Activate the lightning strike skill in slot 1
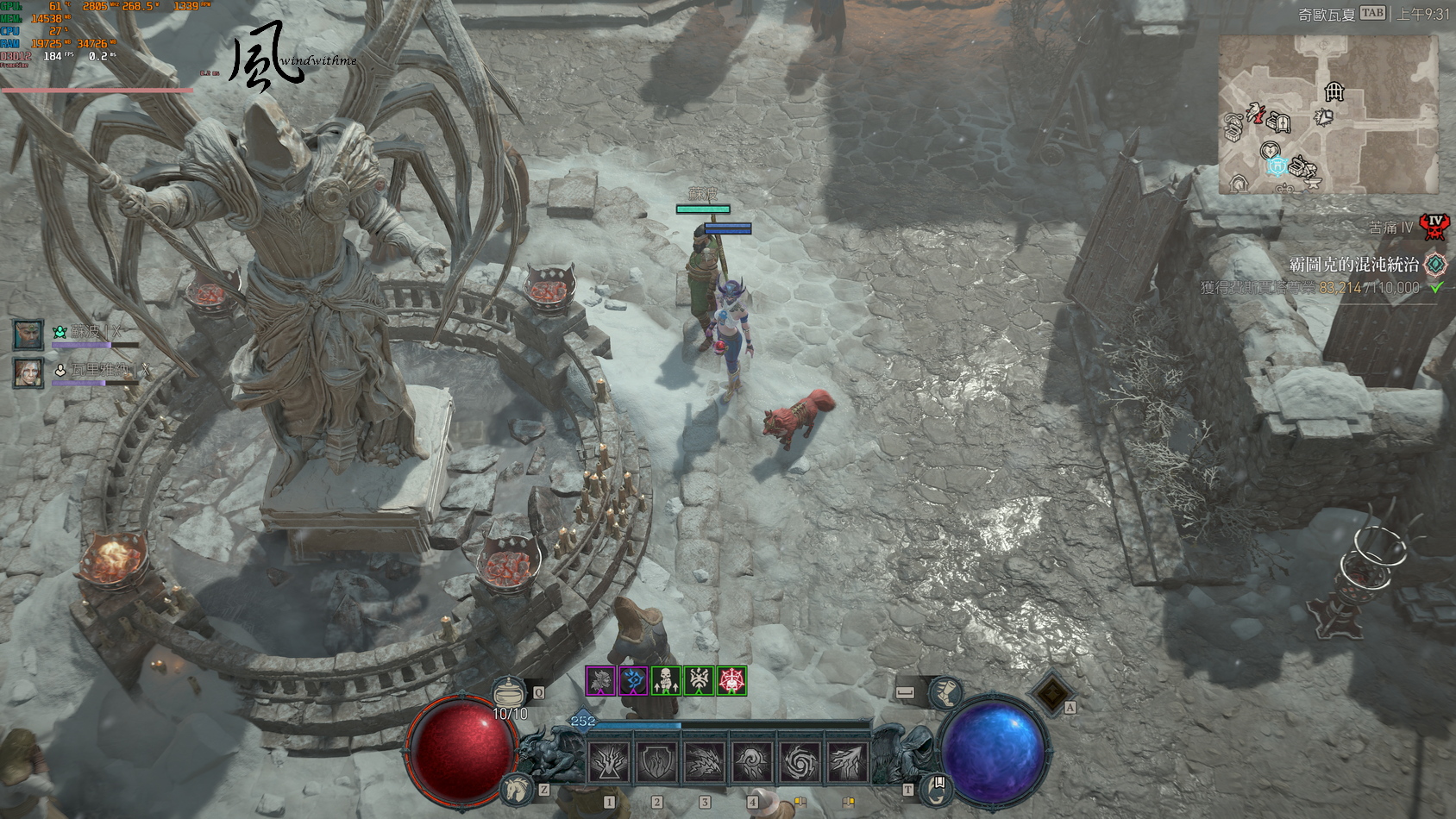The height and width of the screenshot is (819, 1456). tap(609, 762)
